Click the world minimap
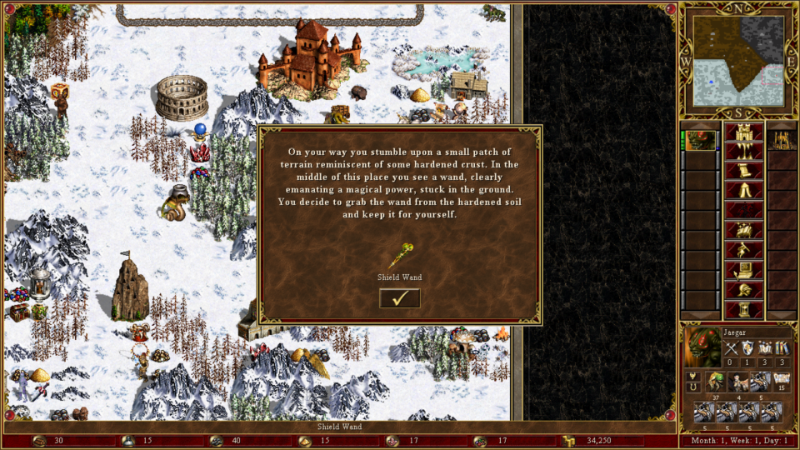800x450 pixels. point(737,59)
